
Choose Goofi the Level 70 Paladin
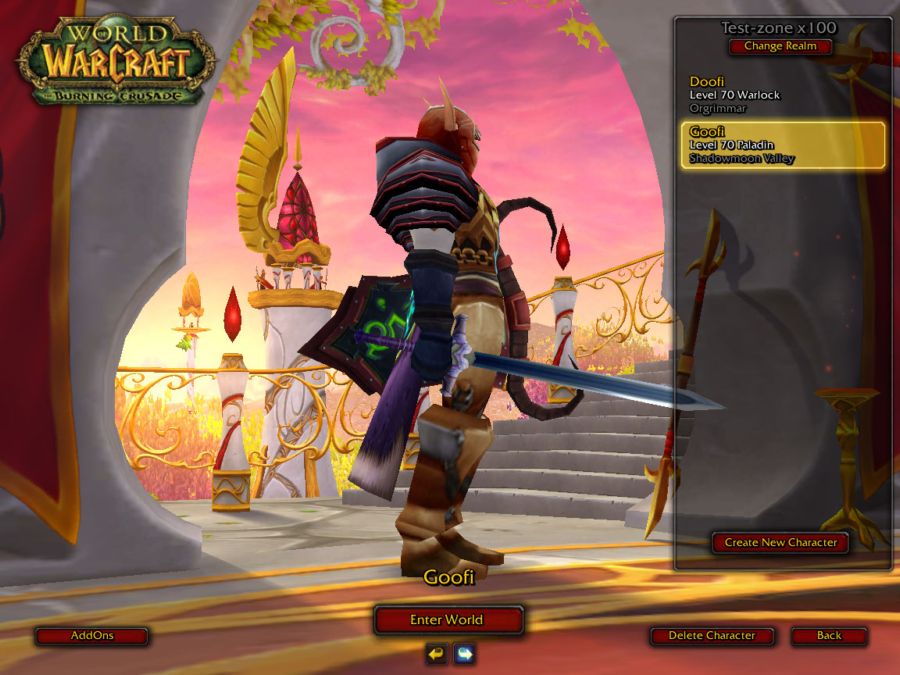click(x=783, y=145)
